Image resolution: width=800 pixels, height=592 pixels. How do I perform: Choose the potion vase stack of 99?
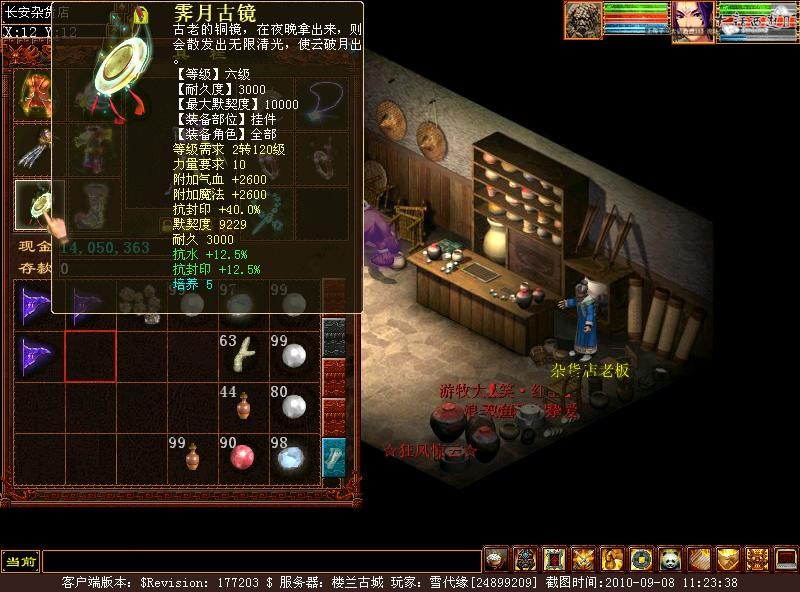pyautogui.click(x=190, y=457)
